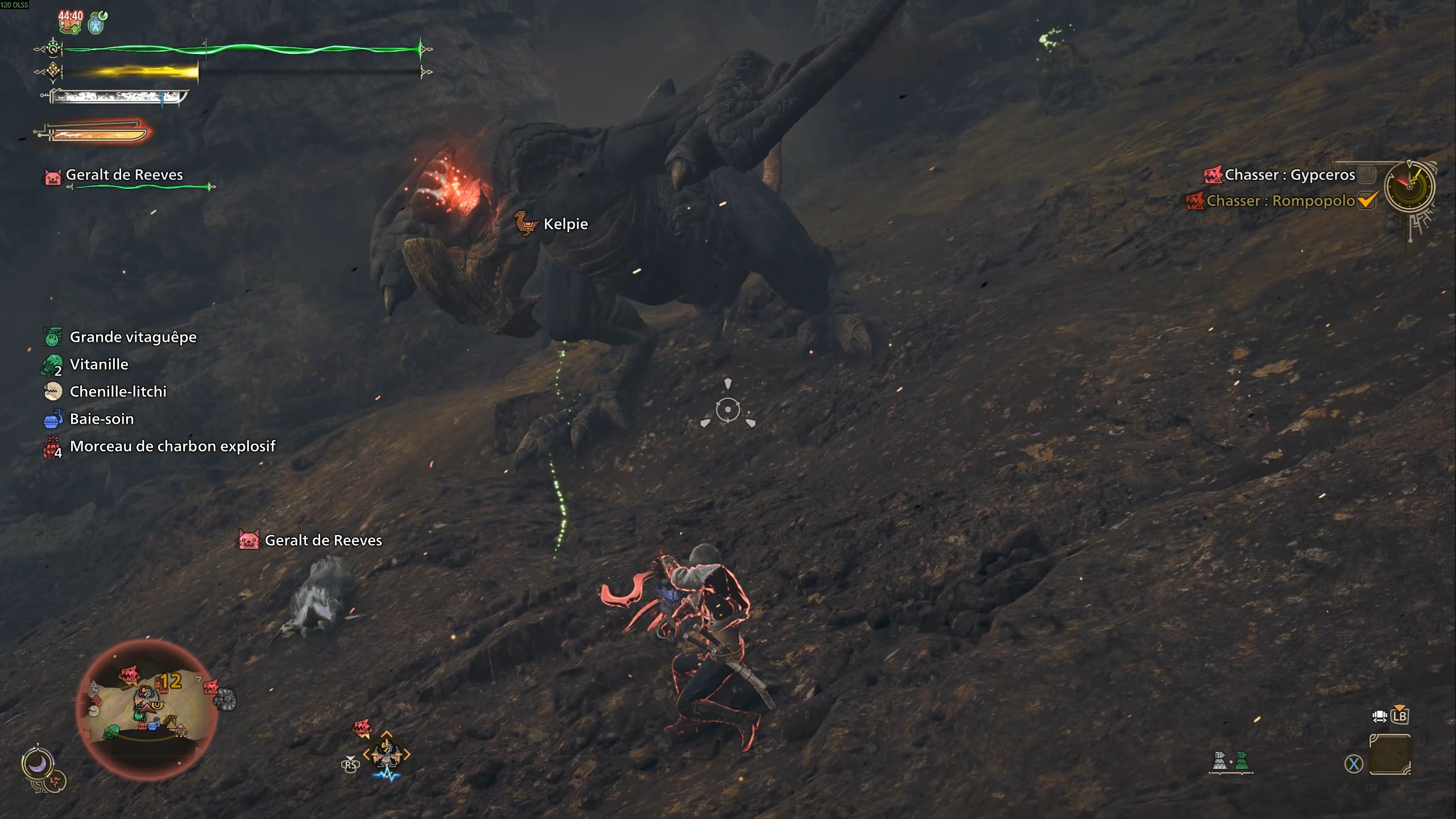Expand the orange arrow above the LB prompt
The width and height of the screenshot is (1456, 819).
(x=1400, y=707)
